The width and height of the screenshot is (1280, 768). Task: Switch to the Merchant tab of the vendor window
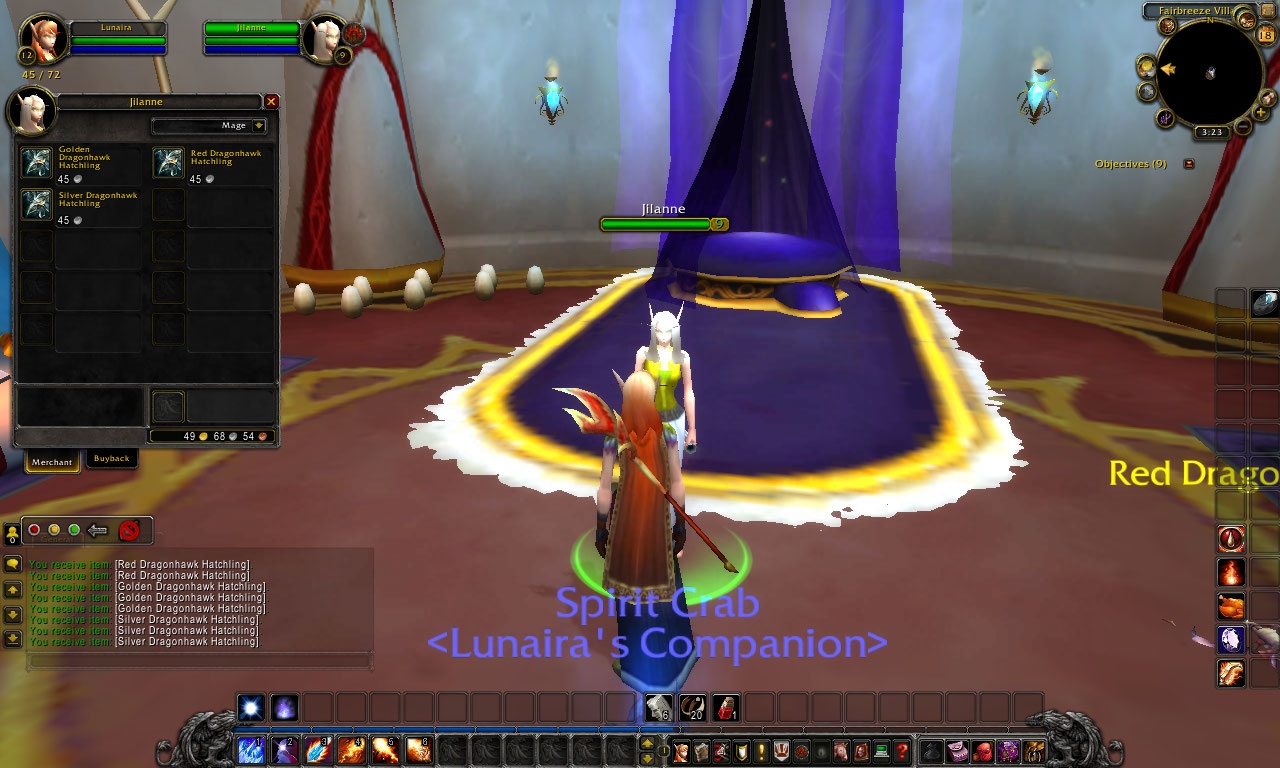(51, 462)
